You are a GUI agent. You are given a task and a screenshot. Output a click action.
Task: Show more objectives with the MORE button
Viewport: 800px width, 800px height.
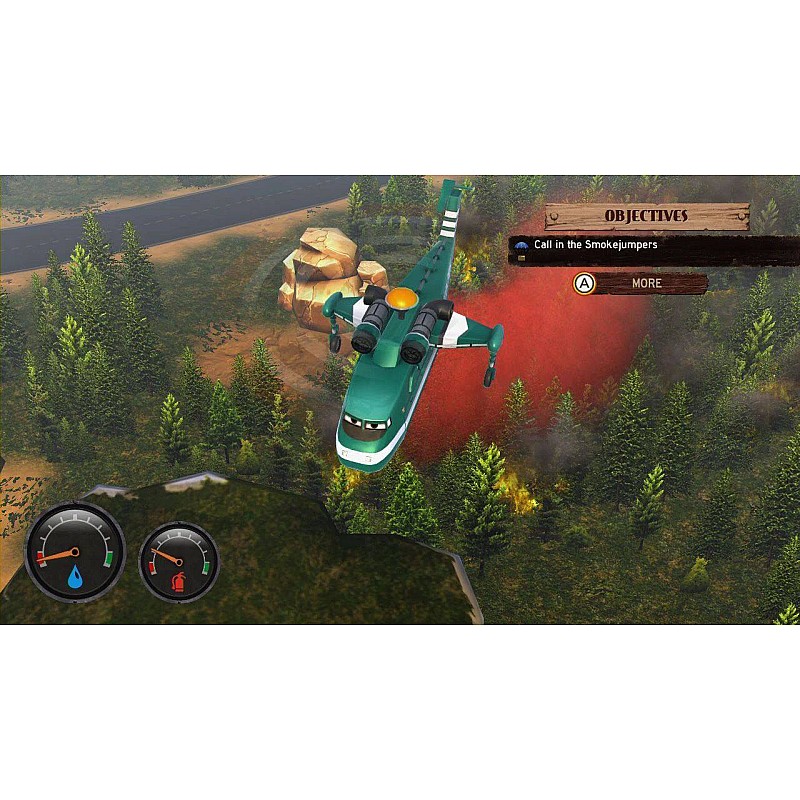(646, 284)
